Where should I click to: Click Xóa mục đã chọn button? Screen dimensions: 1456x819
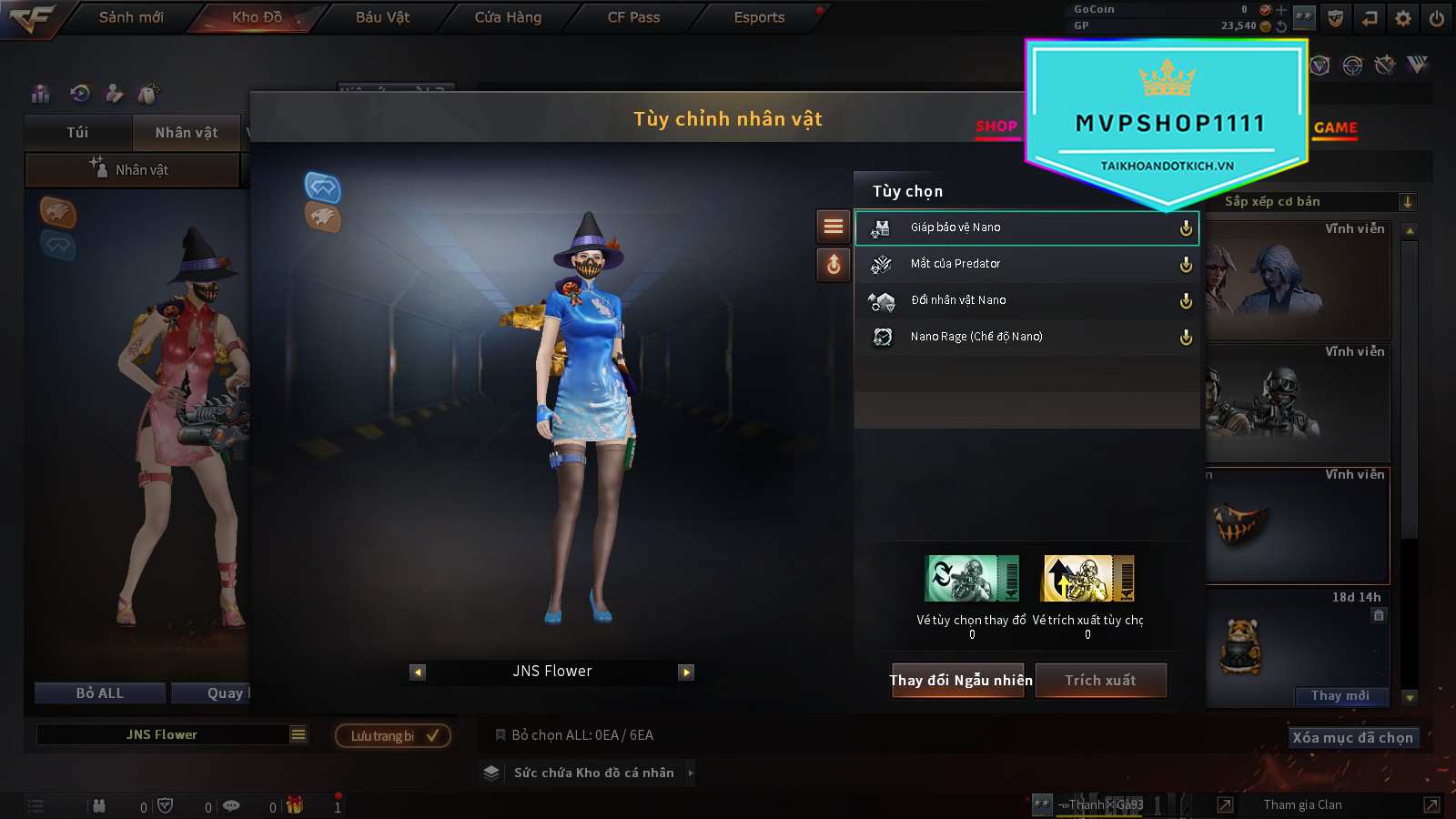pos(1353,738)
